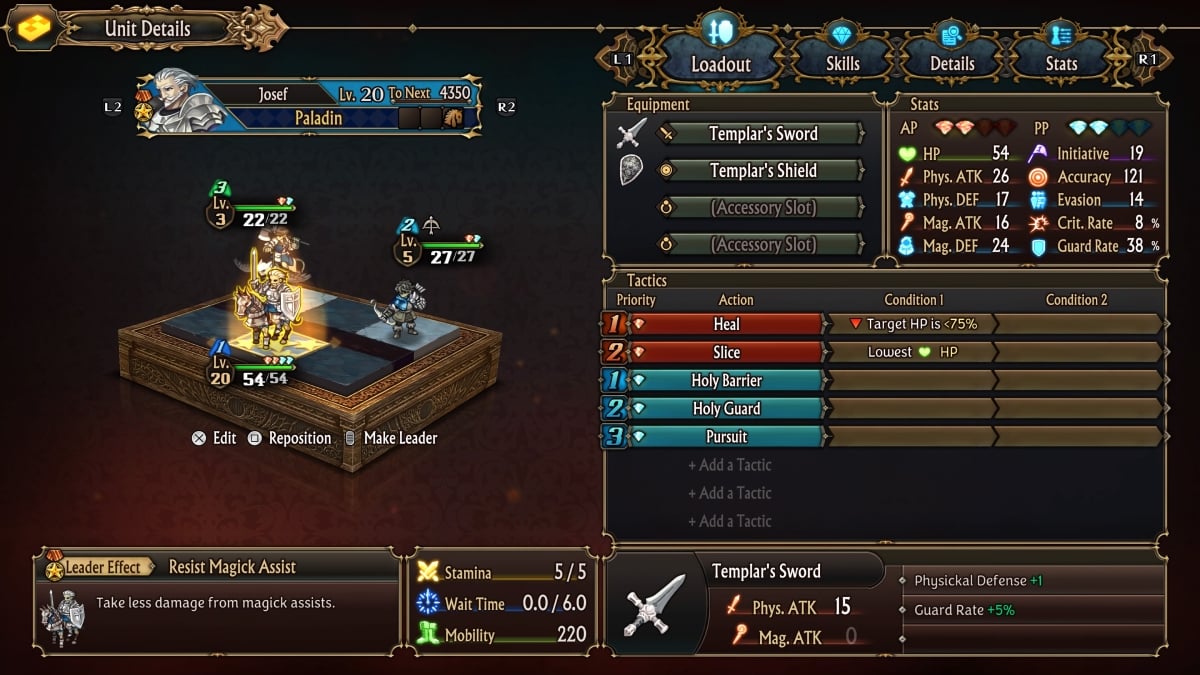Select the Templar's Shield equipment slot
Viewport: 1200px width, 675px height.
pyautogui.click(x=762, y=171)
